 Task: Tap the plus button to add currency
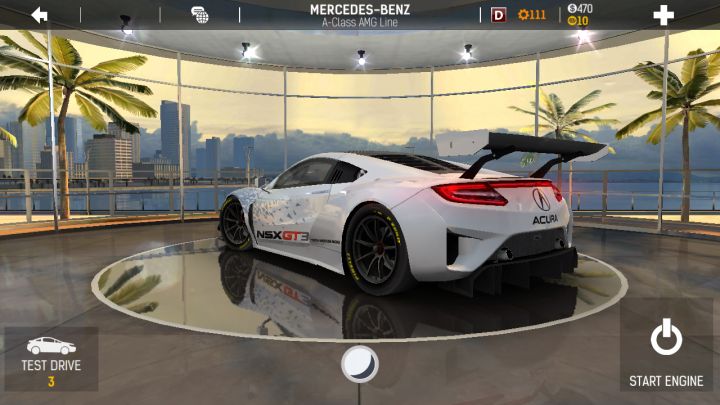pos(663,14)
